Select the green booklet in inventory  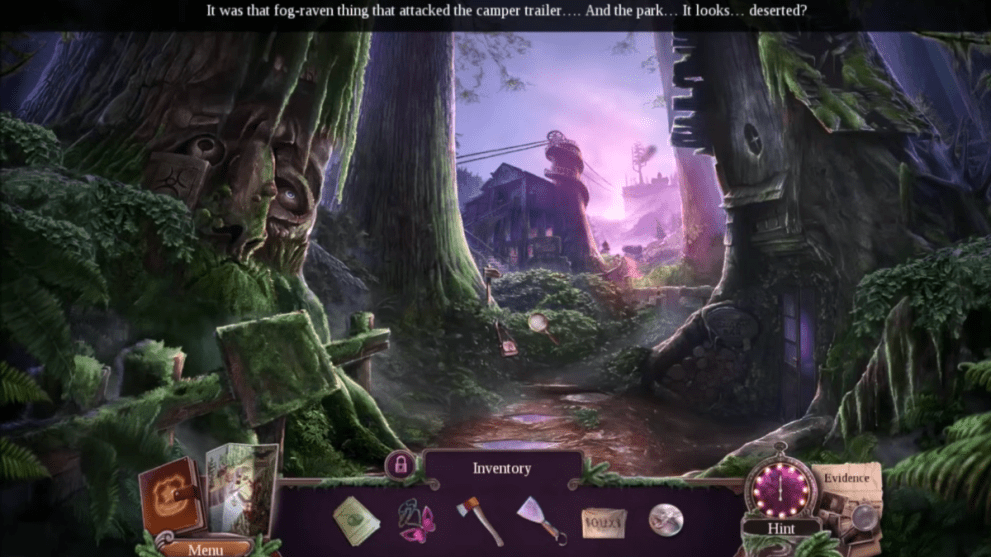point(355,520)
